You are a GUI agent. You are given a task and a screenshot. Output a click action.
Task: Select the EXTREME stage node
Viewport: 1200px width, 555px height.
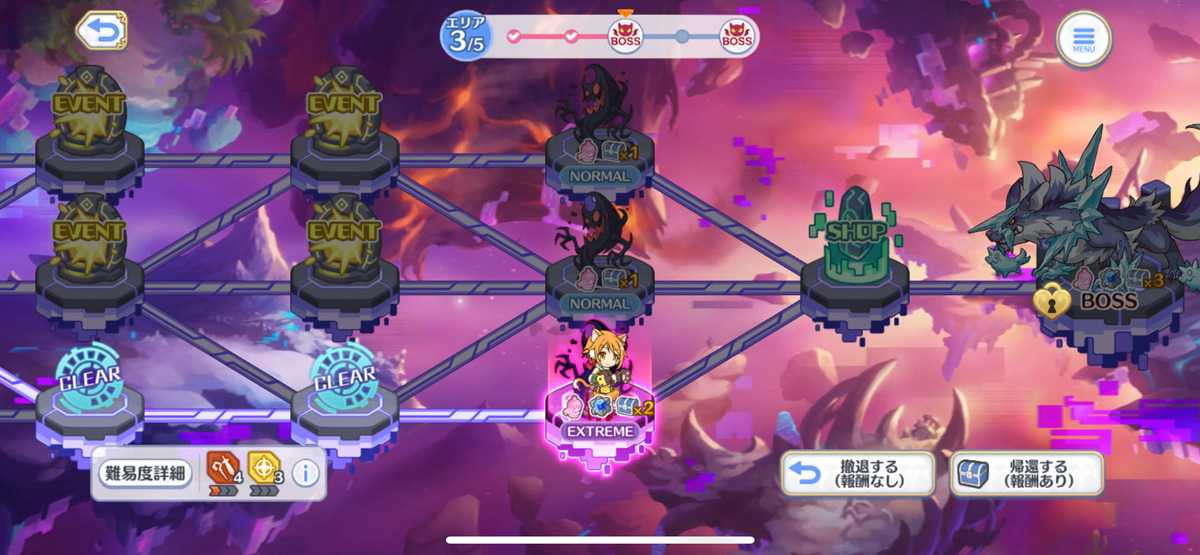coord(600,408)
